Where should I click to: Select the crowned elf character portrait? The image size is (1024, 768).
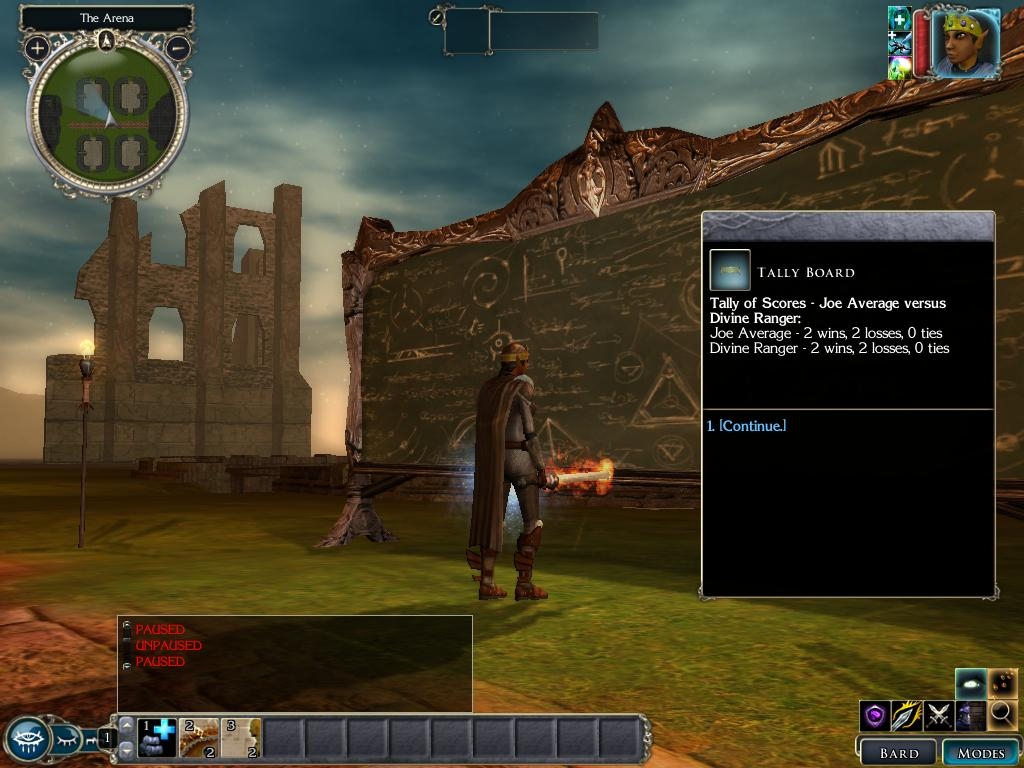[966, 43]
